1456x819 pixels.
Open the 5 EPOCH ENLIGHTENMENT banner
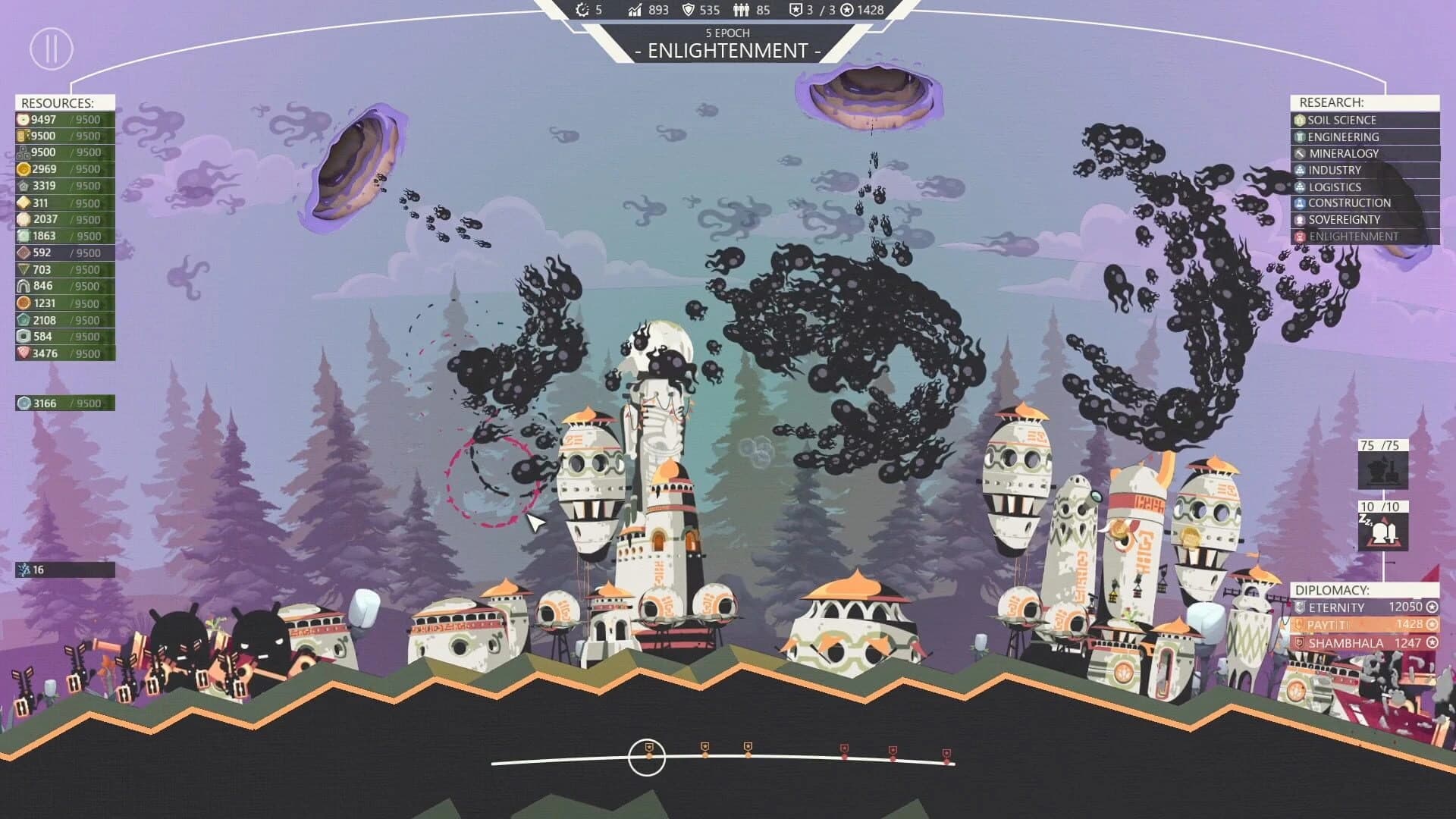click(x=728, y=44)
